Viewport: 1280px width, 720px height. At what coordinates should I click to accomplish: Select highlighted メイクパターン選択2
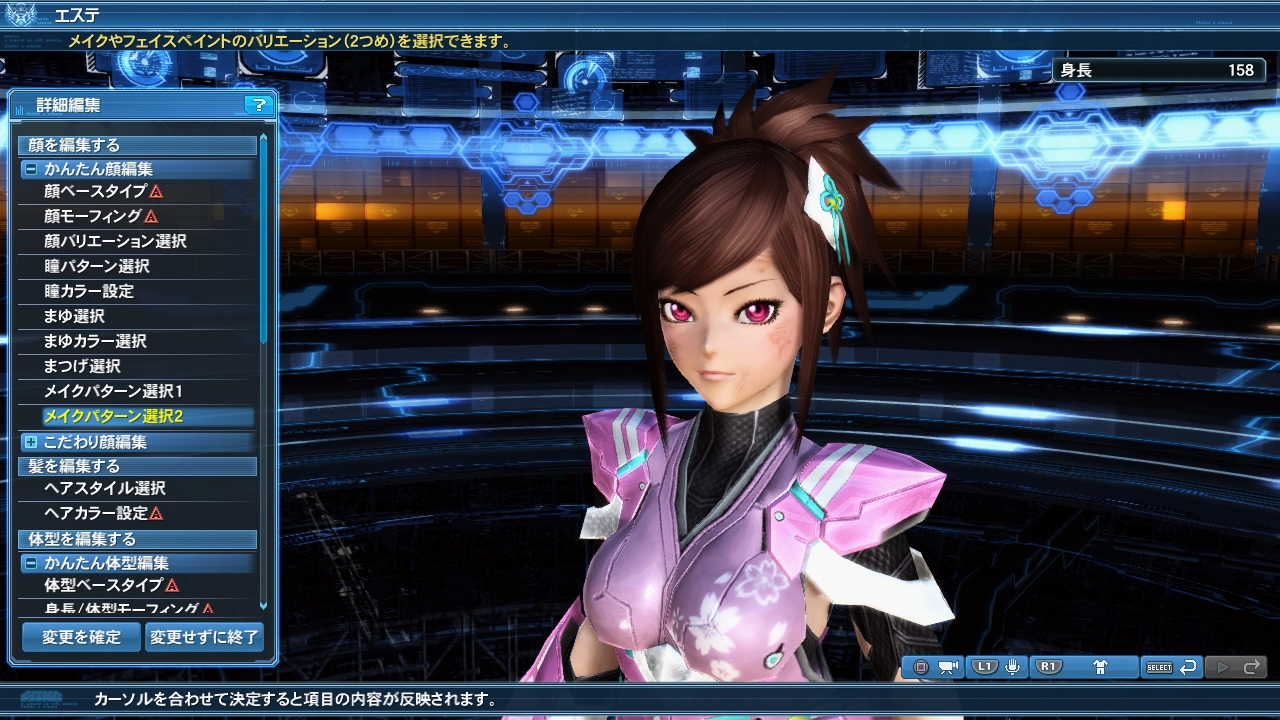pos(113,416)
